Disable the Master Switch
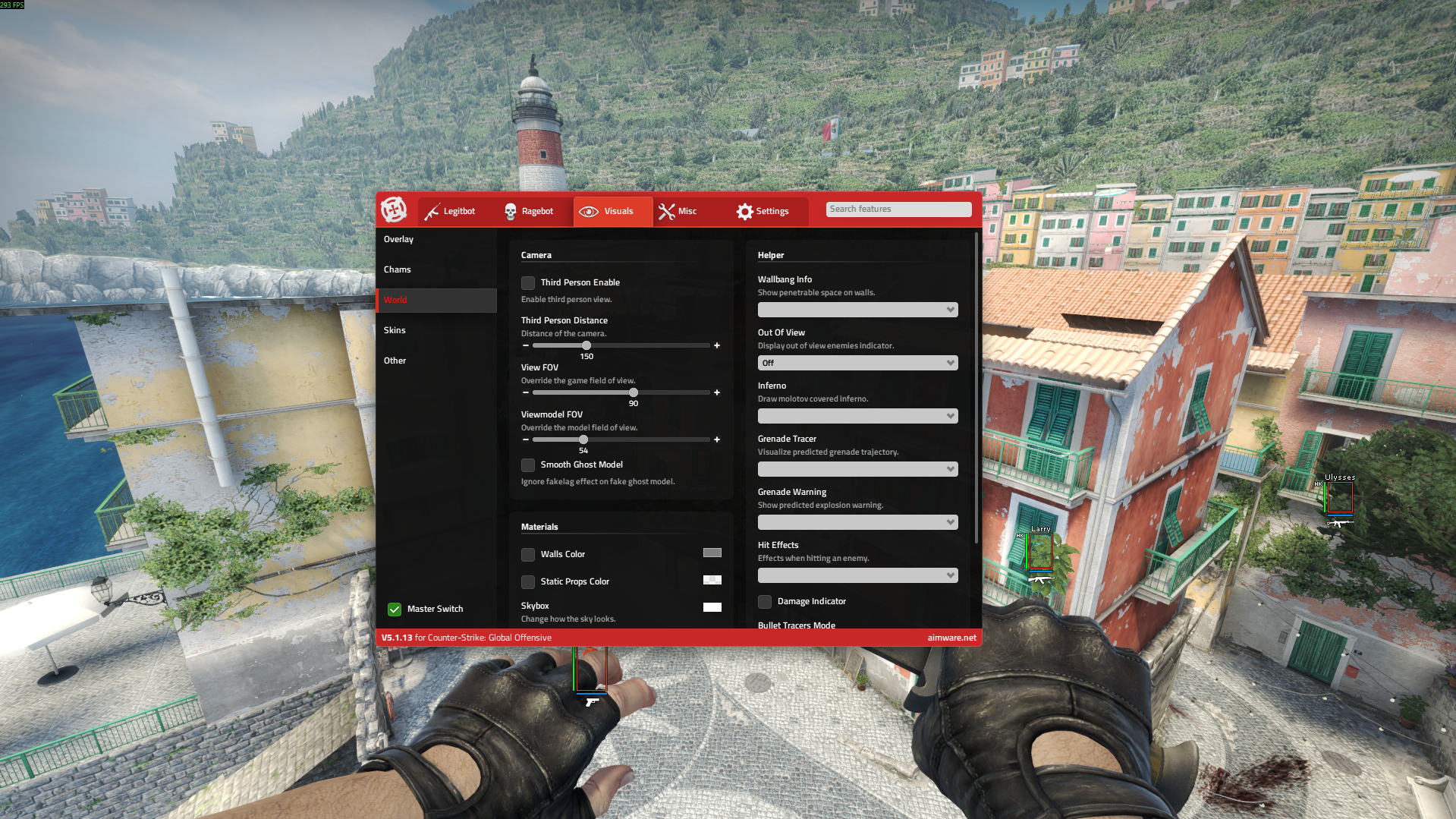This screenshot has height=819, width=1456. click(x=394, y=609)
